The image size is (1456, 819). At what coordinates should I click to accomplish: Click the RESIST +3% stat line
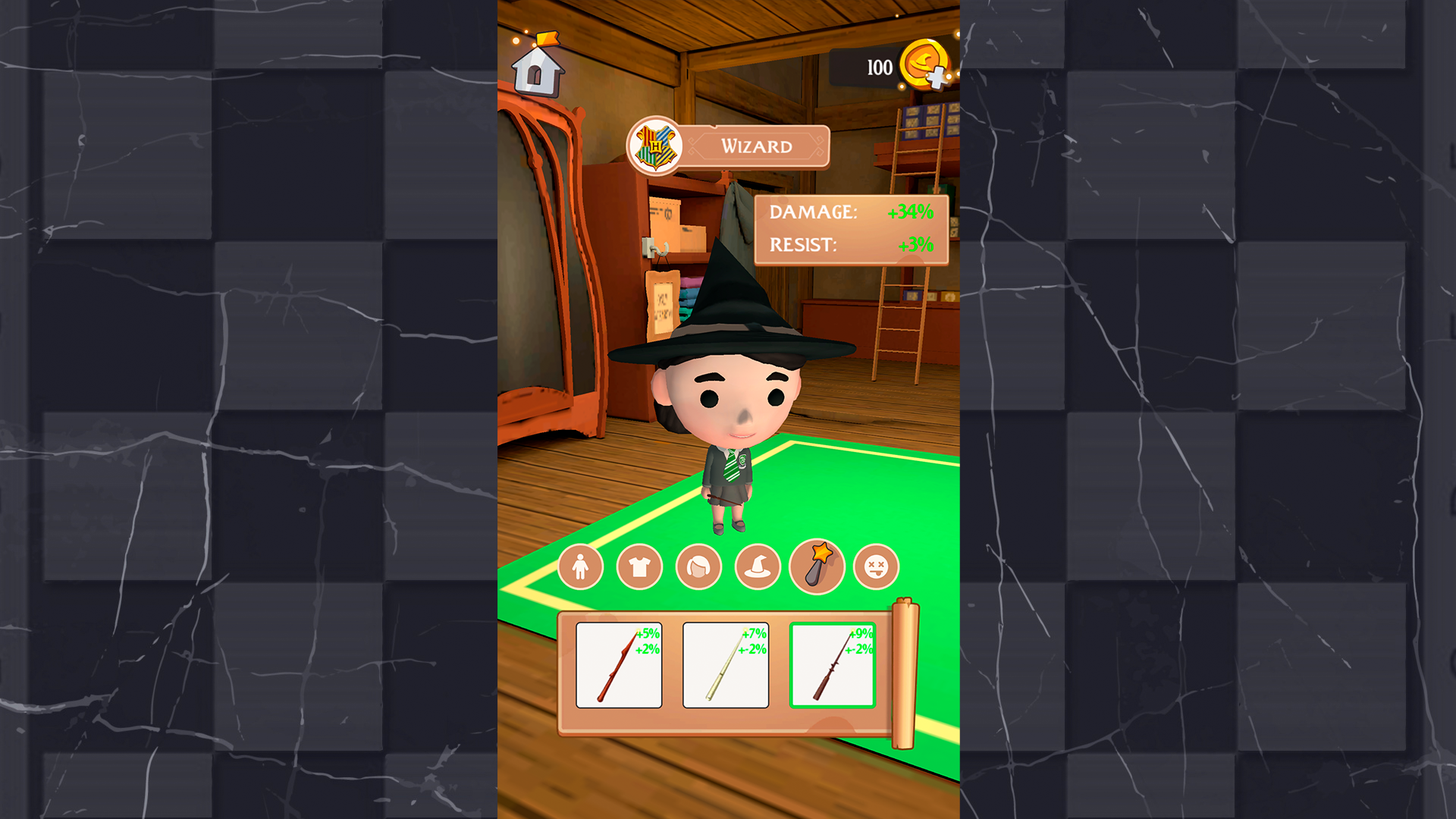pos(849,244)
